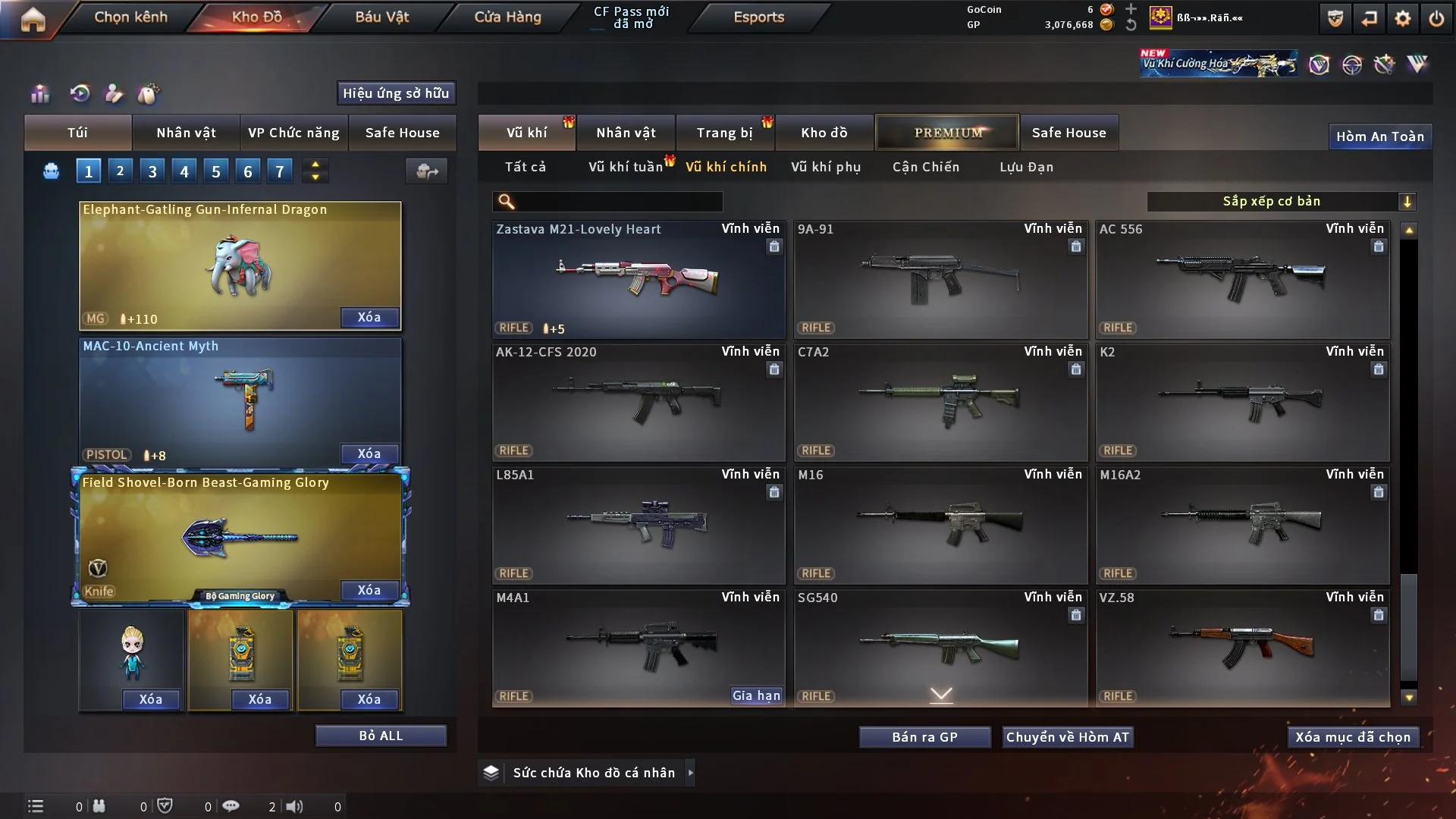Image resolution: width=1456 pixels, height=819 pixels.
Task: Select the AK-12-CFS 2020 rifle
Action: (x=638, y=402)
